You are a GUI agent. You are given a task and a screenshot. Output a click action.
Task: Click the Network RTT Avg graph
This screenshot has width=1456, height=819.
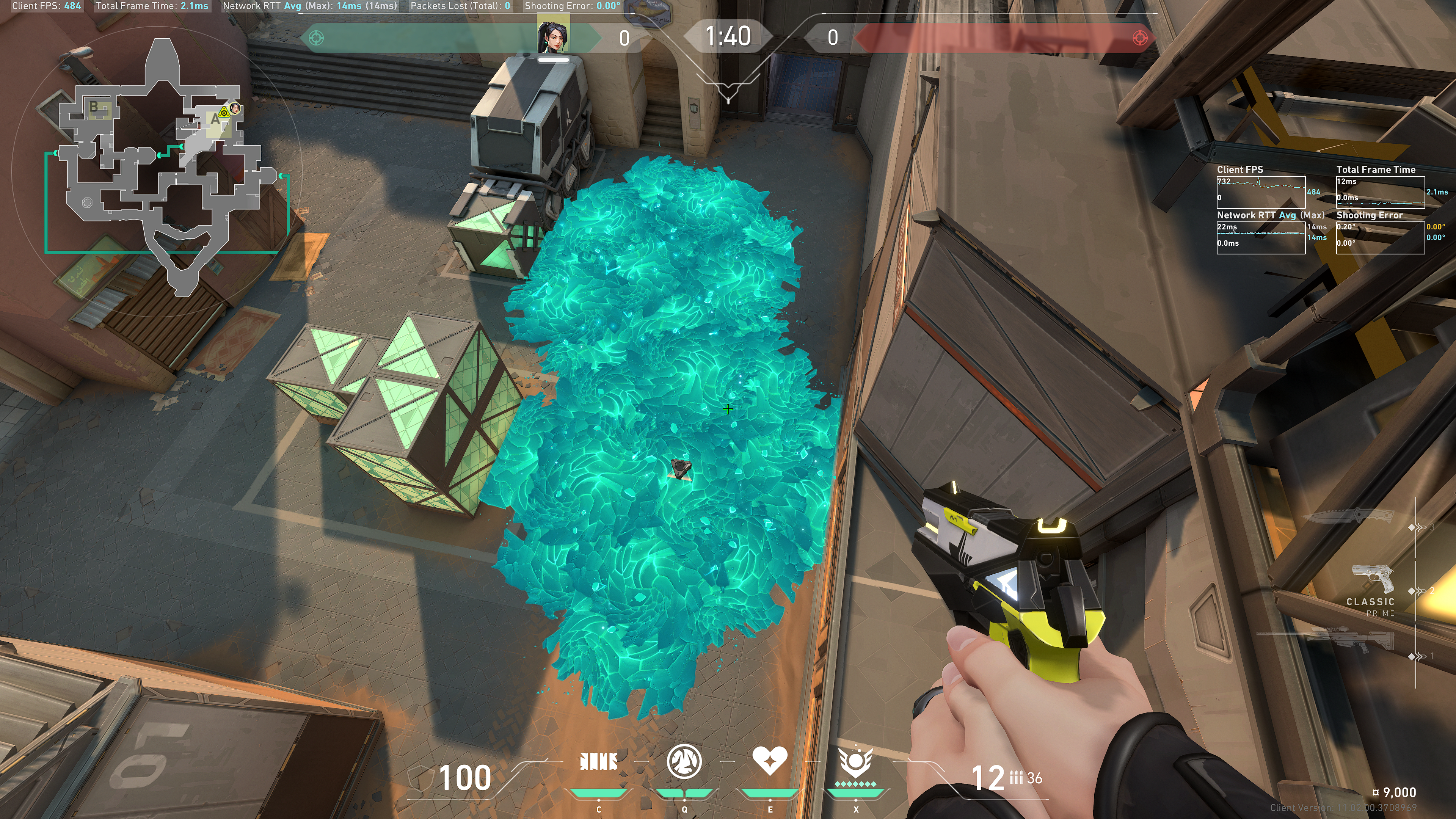click(1260, 237)
